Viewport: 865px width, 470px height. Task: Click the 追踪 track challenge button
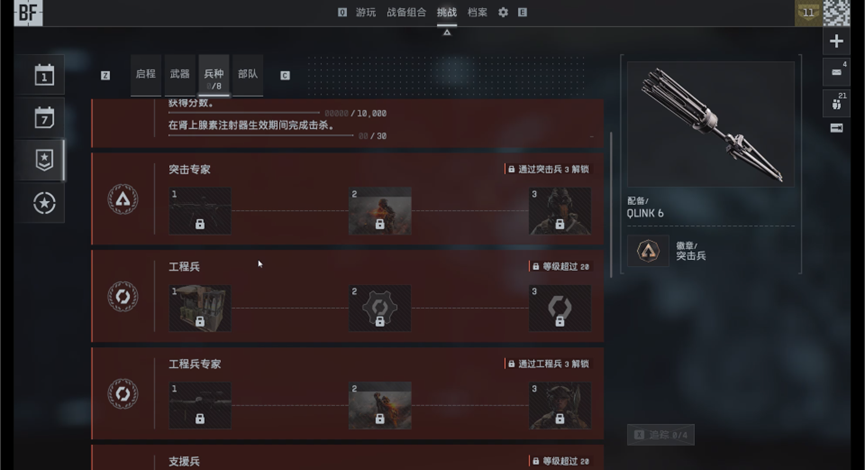pos(660,435)
